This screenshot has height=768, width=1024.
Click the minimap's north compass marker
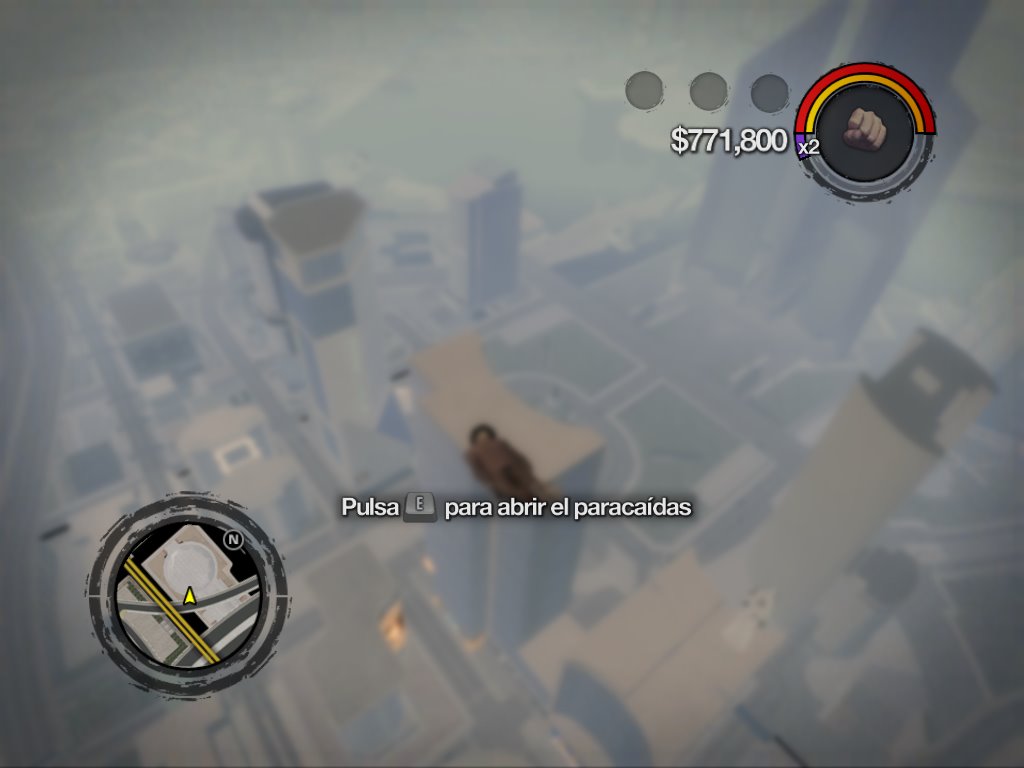coord(233,541)
